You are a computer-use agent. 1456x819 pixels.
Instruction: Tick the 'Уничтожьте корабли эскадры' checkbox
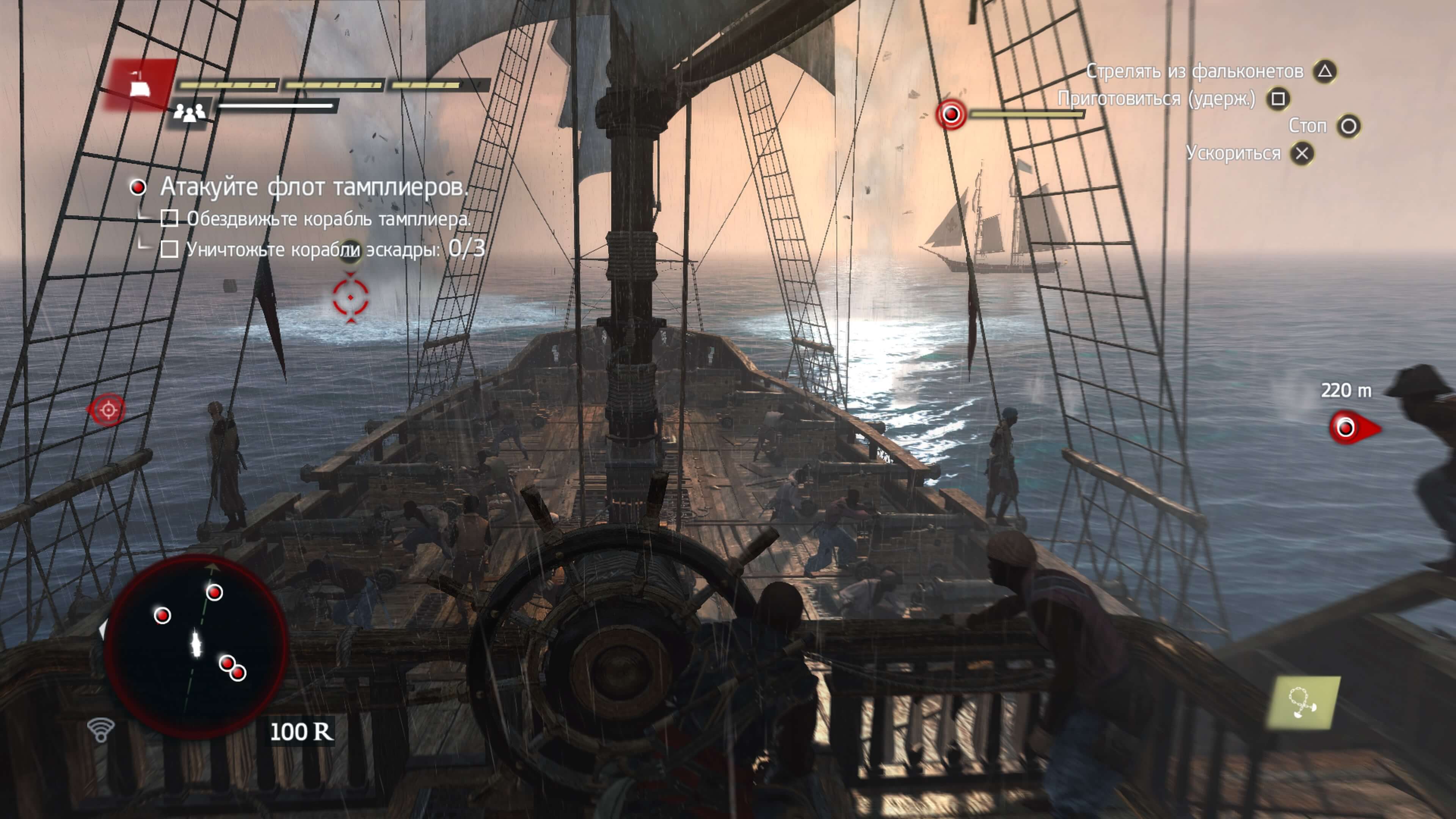[x=169, y=249]
